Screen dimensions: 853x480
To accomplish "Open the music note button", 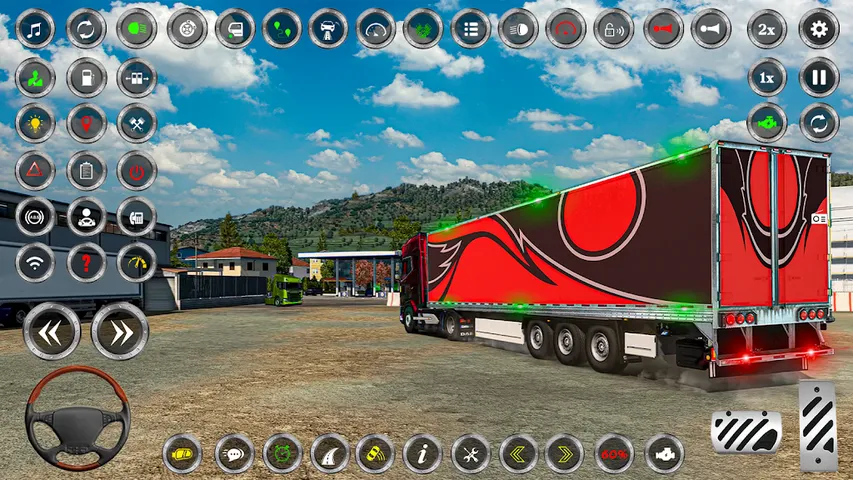I will click(x=36, y=28).
